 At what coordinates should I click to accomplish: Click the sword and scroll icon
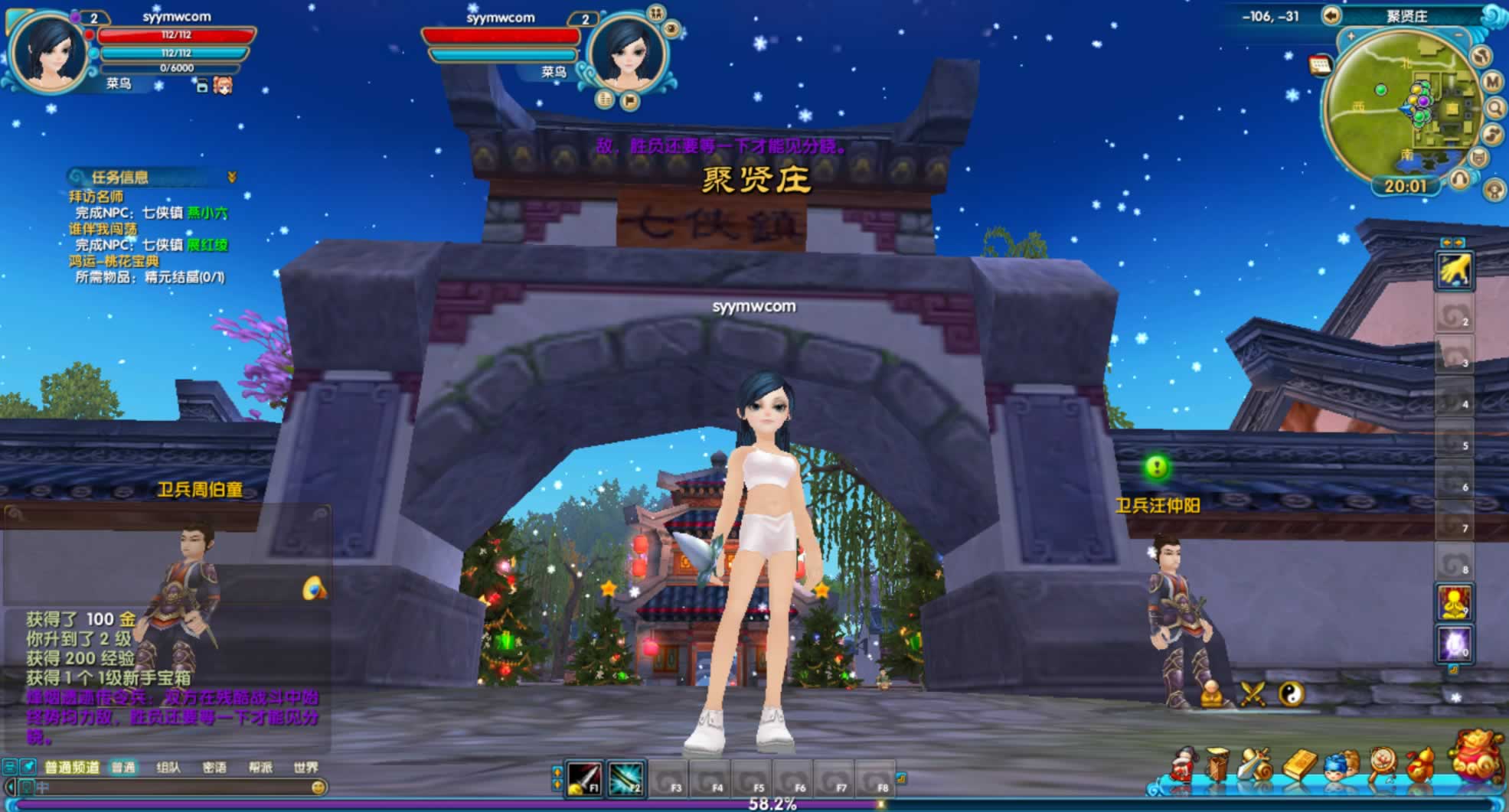tap(1256, 765)
